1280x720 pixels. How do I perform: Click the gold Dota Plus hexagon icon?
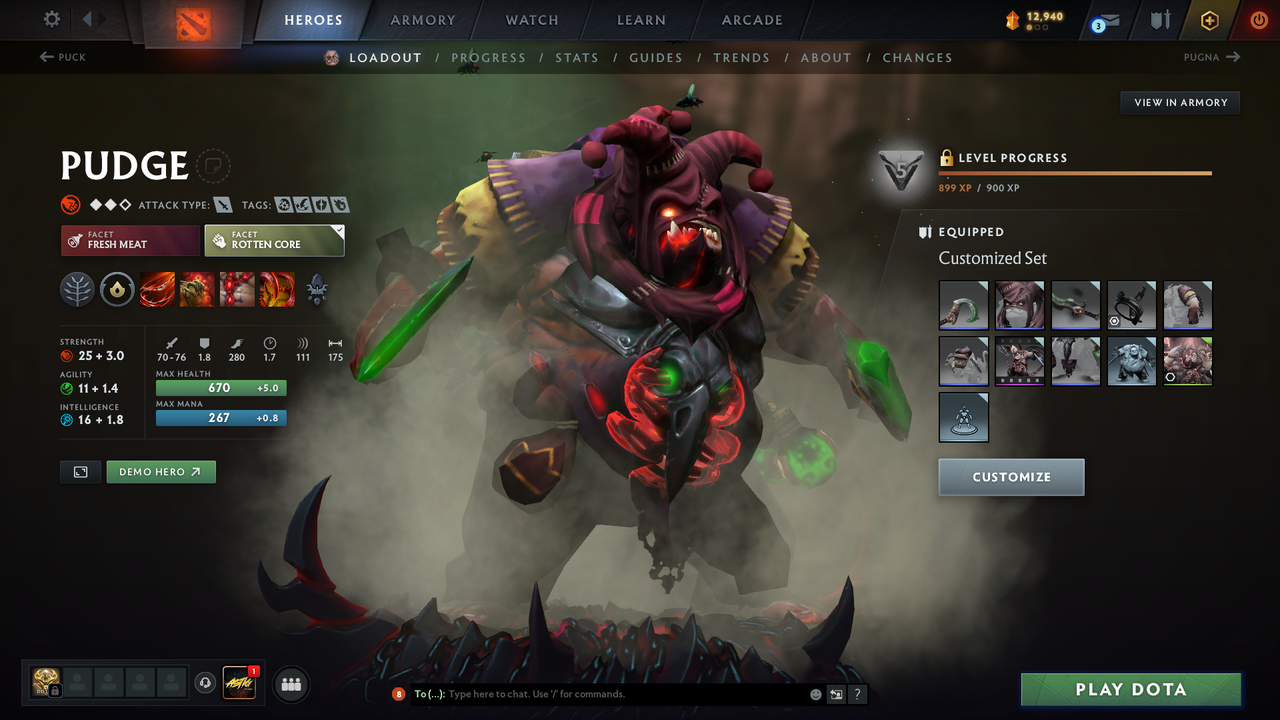pyautogui.click(x=1209, y=19)
